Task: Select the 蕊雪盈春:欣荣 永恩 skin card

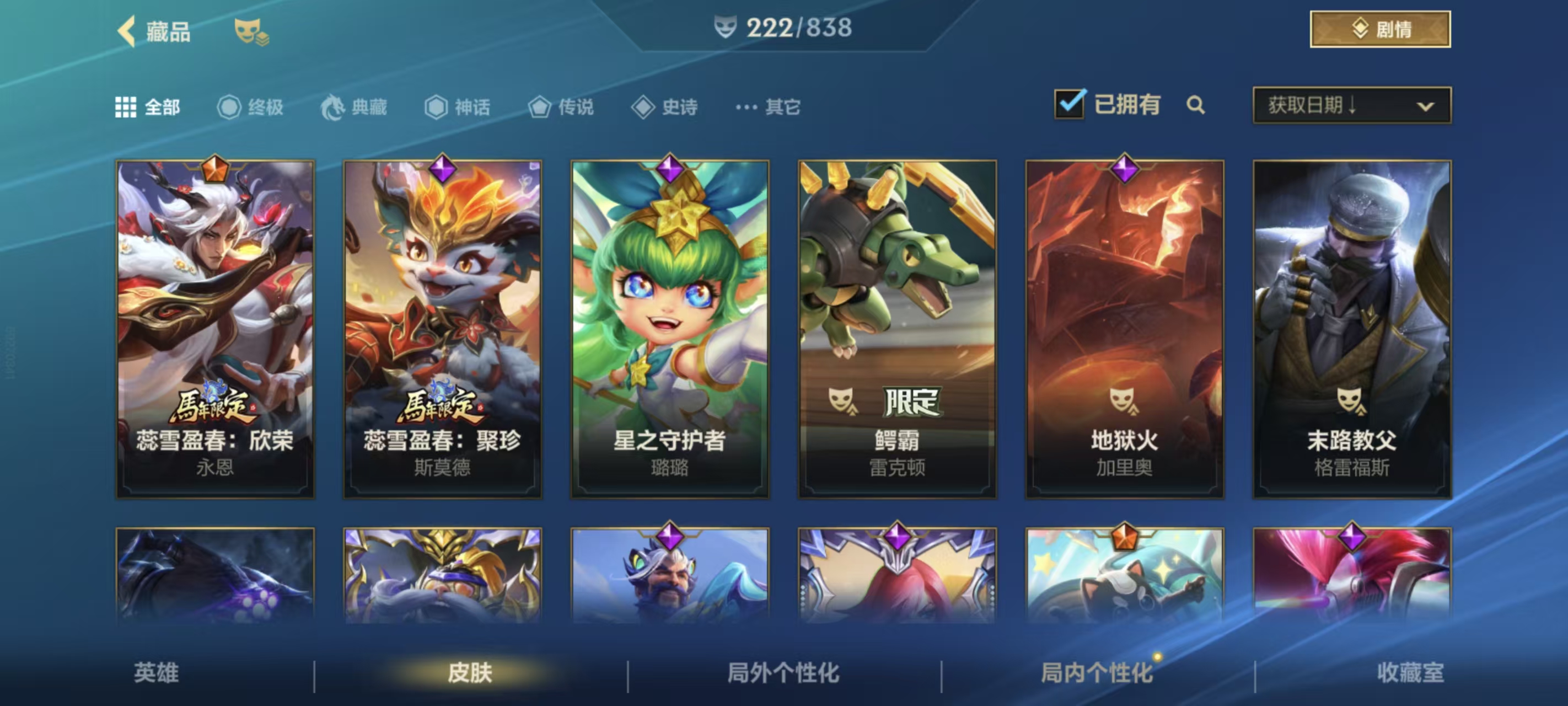Action: point(216,329)
